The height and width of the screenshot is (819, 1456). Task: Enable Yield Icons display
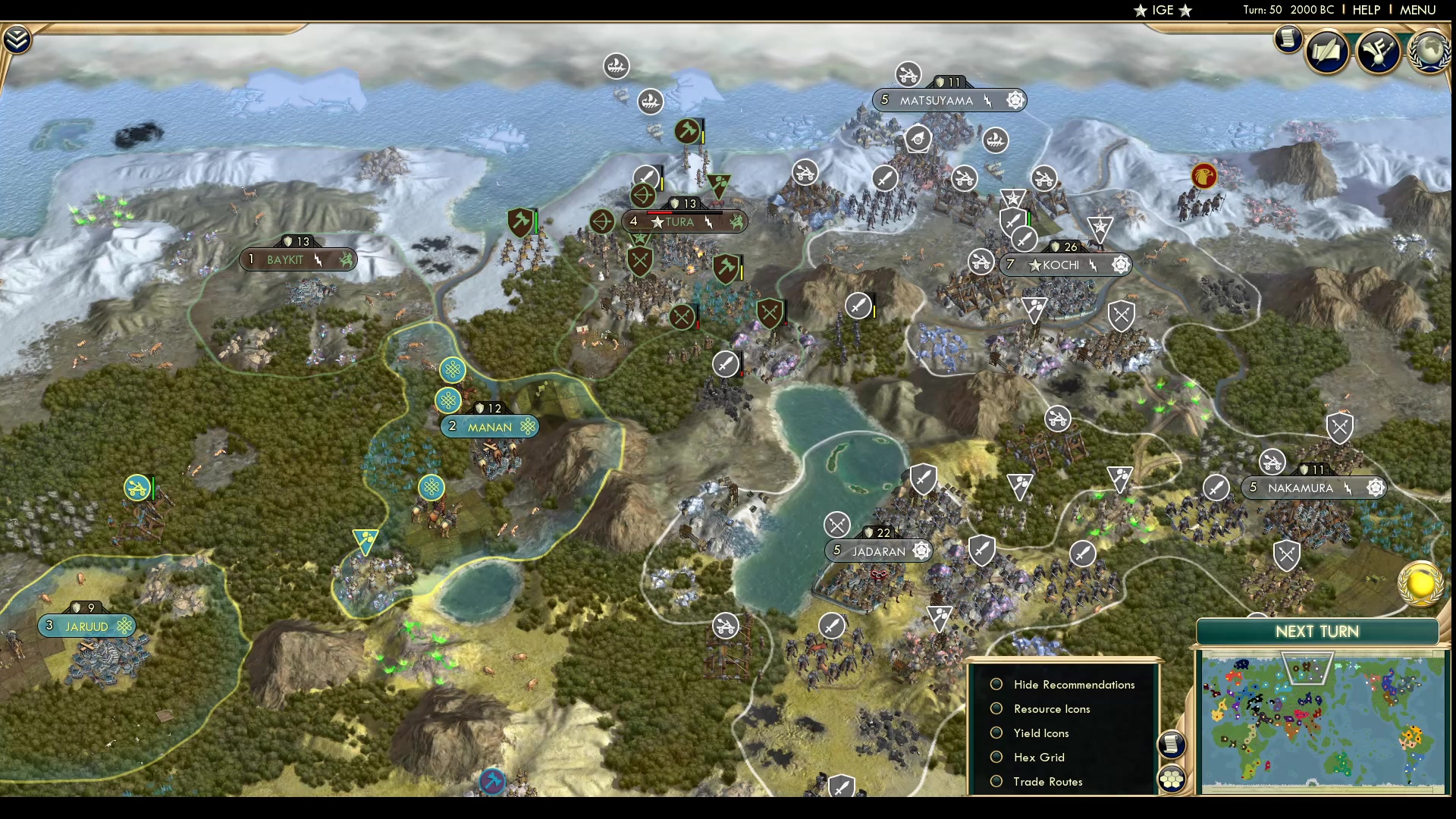(996, 733)
